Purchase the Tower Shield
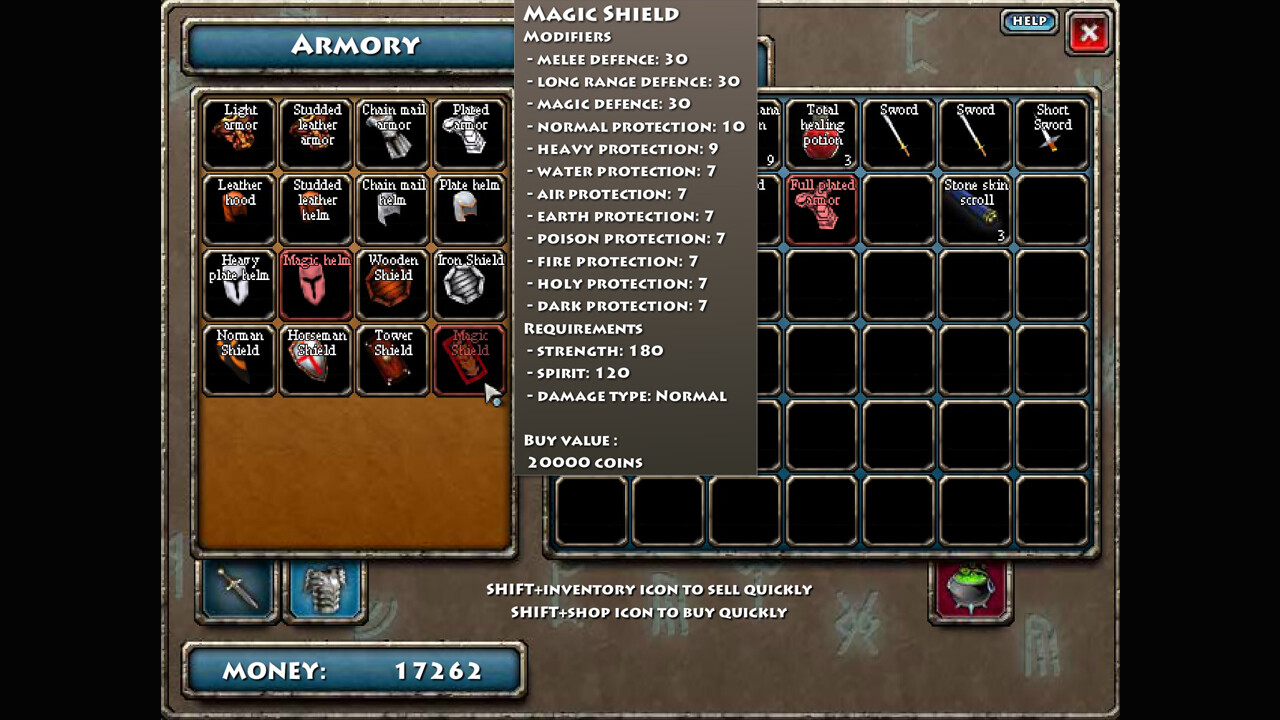This screenshot has height=720, width=1280. pyautogui.click(x=392, y=360)
